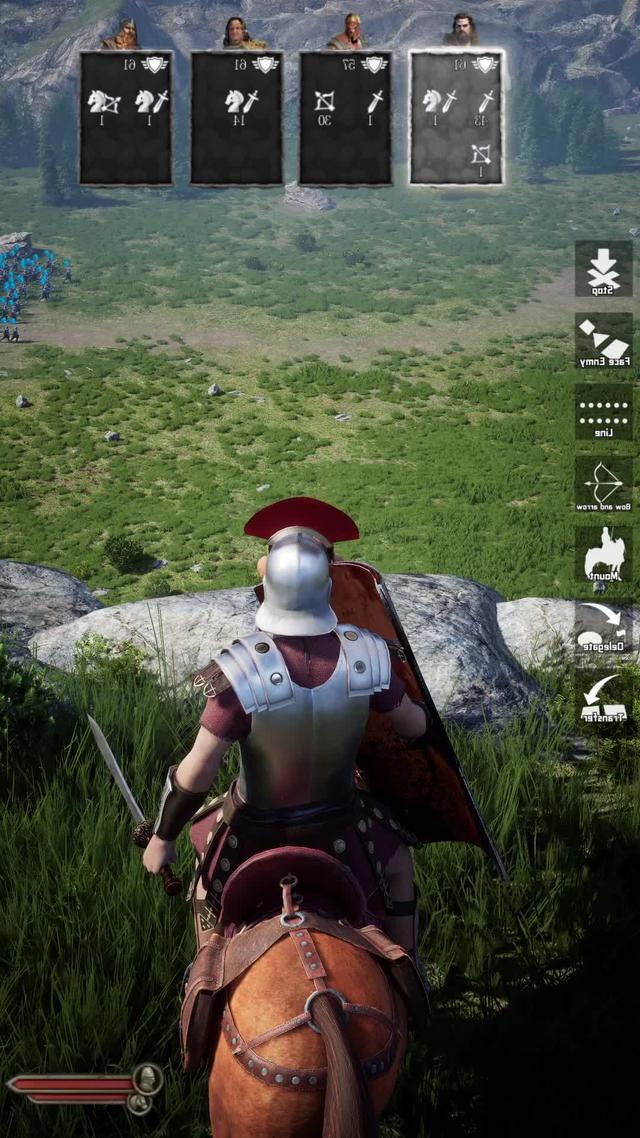The image size is (640, 1138).
Task: Toggle the Mount command
Action: (x=603, y=556)
